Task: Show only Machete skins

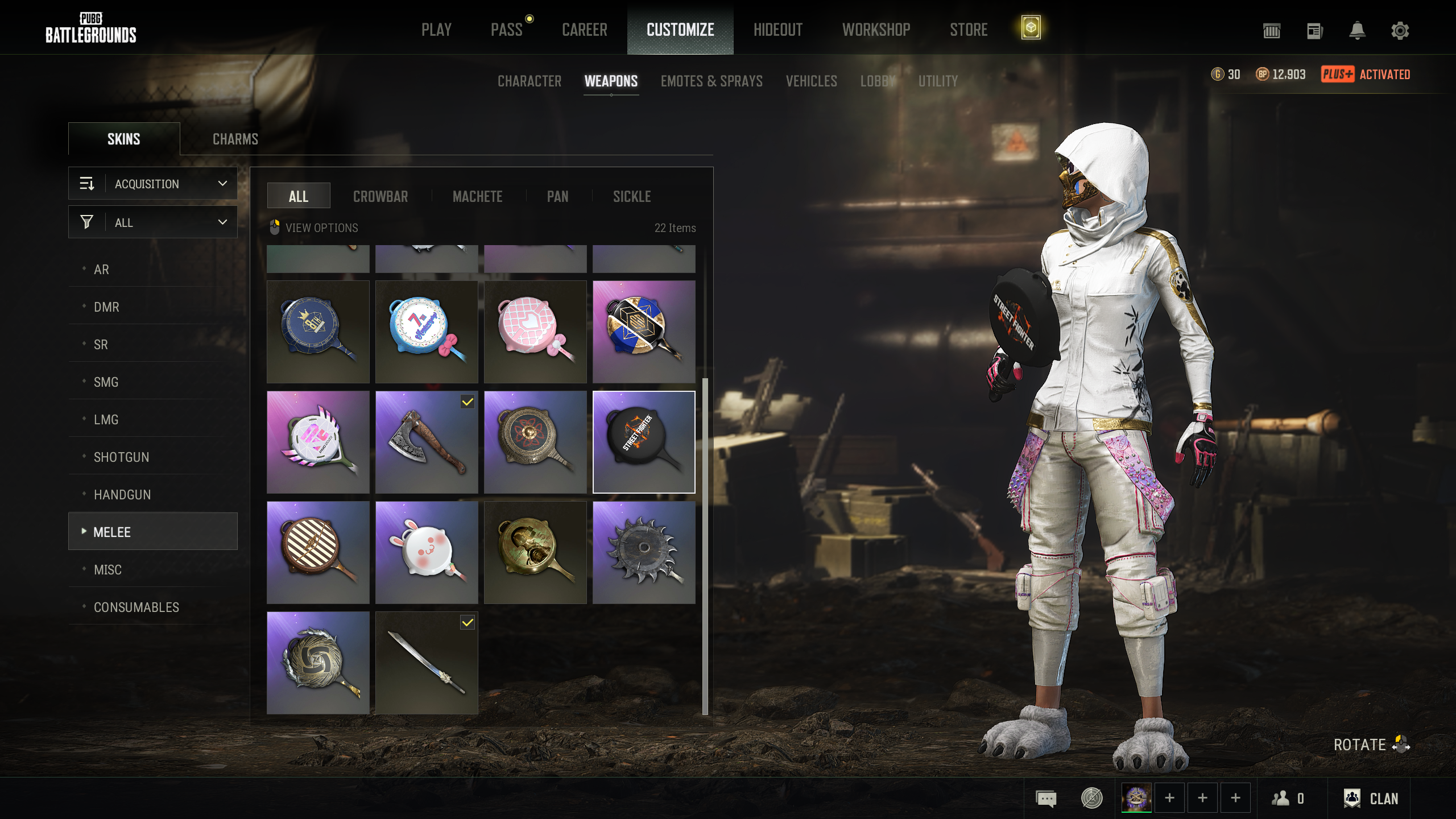Action: pos(477,197)
